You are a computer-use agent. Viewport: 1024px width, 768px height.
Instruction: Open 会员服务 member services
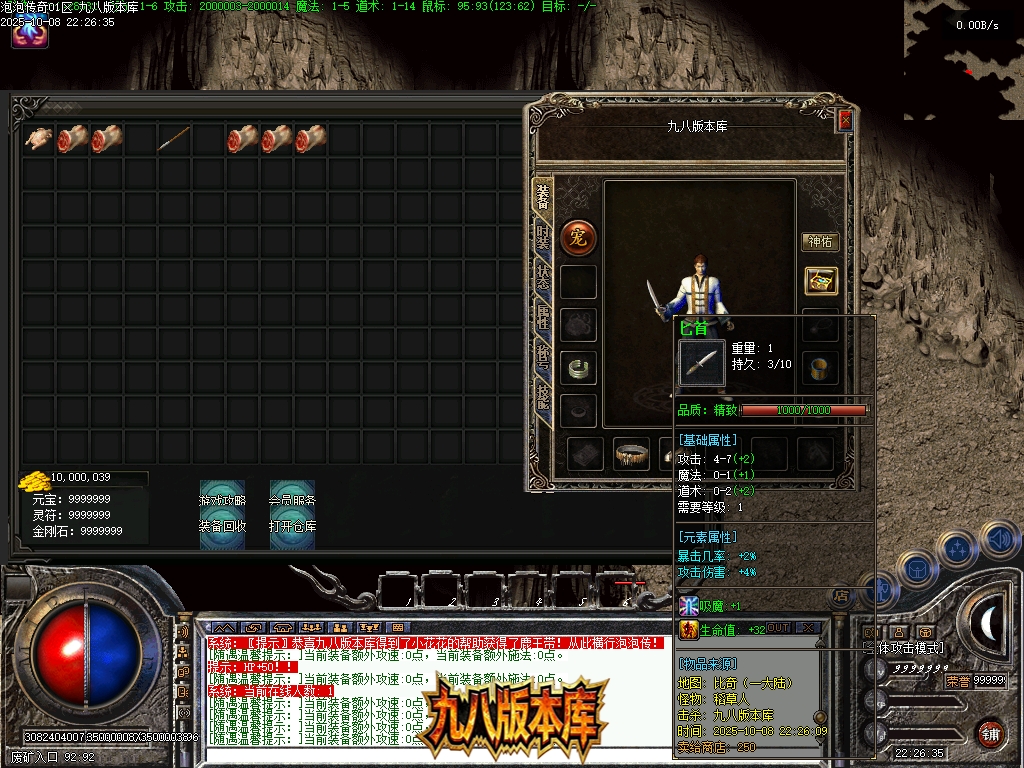tap(292, 500)
